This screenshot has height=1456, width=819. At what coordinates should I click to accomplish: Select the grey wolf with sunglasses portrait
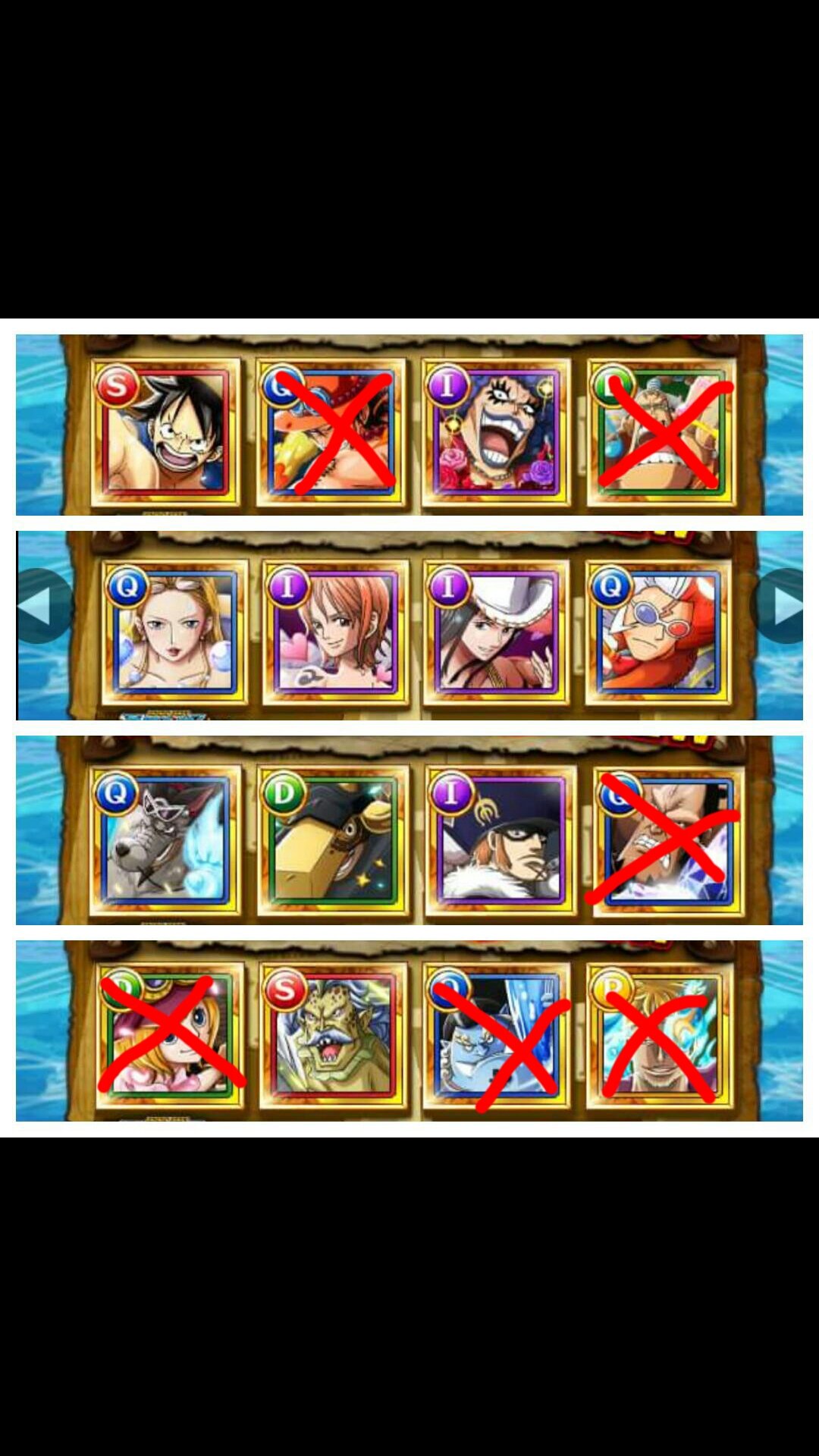click(x=166, y=840)
